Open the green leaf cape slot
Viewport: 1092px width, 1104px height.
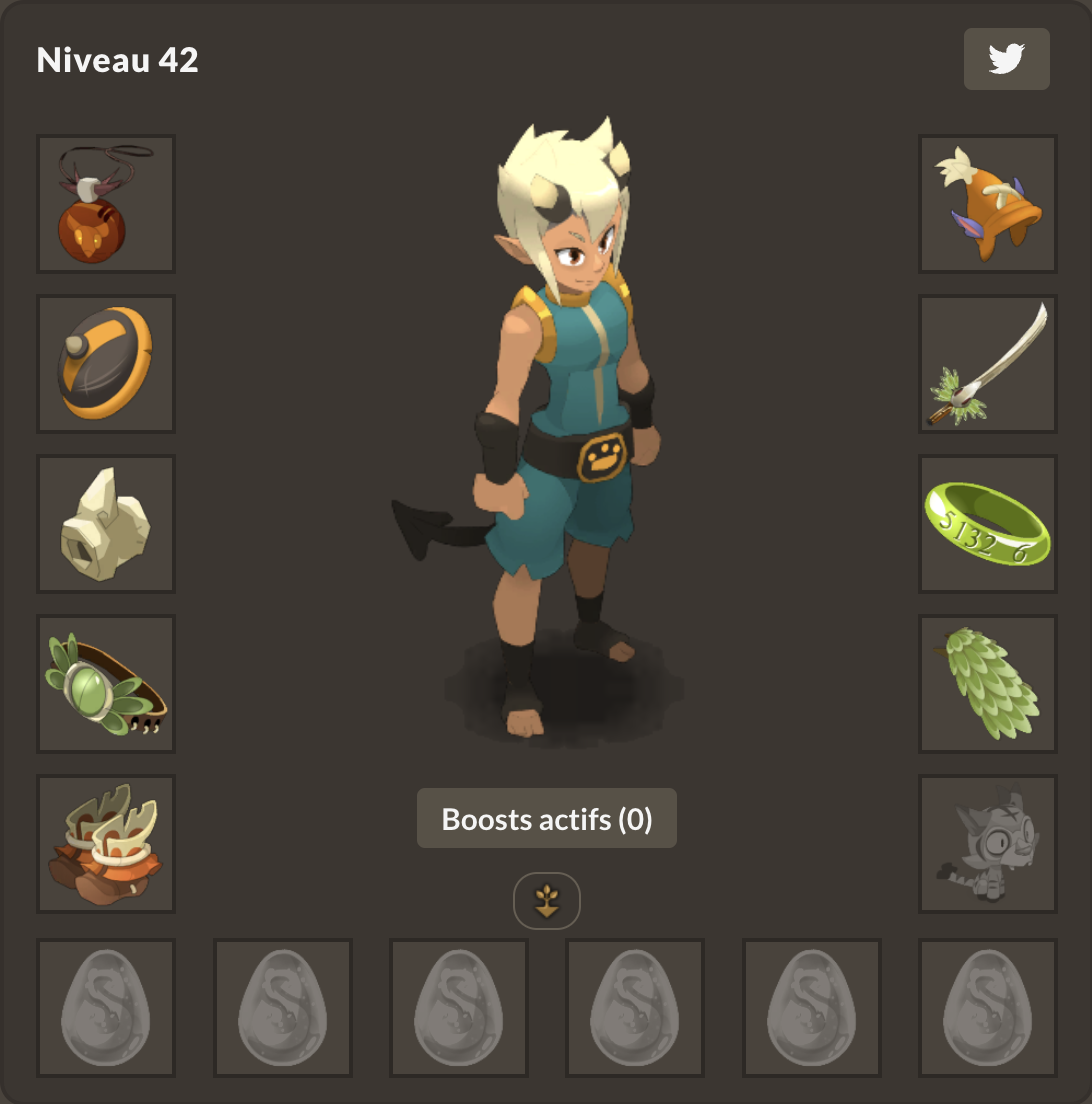pyautogui.click(x=988, y=684)
